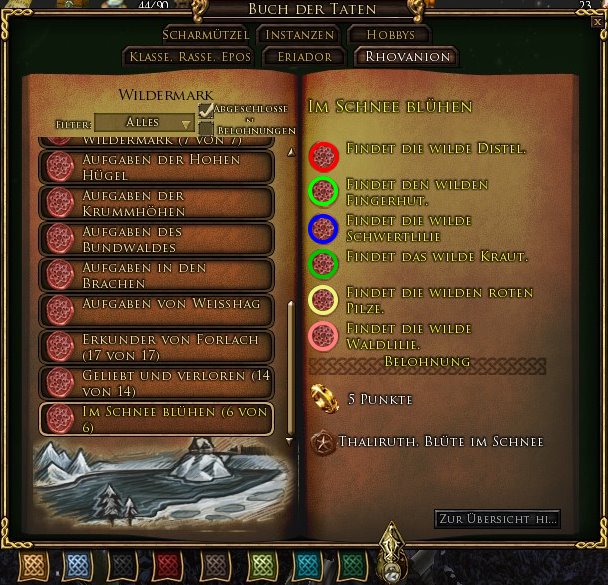Click the Zur Übersicht button
The width and height of the screenshot is (608, 585).
point(497,519)
